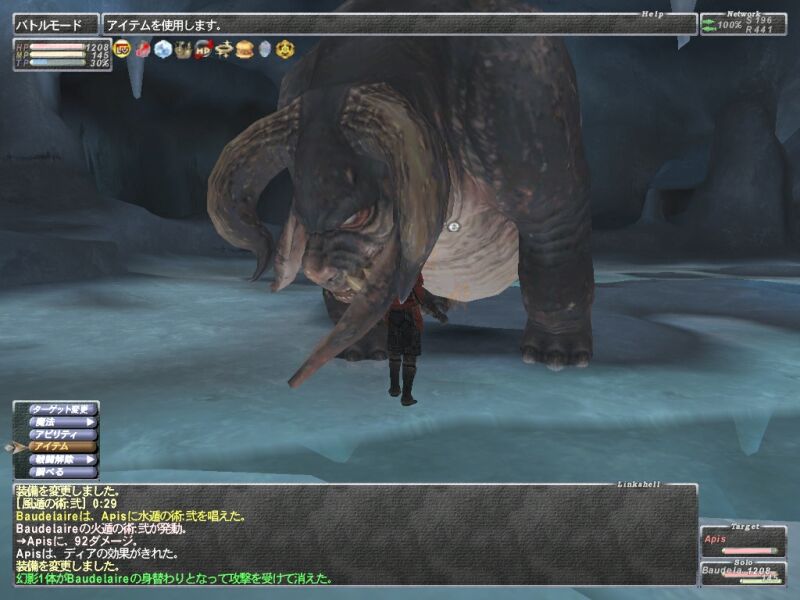The image size is (800, 600).
Task: Click the red MP status effect icon
Action: [203, 48]
